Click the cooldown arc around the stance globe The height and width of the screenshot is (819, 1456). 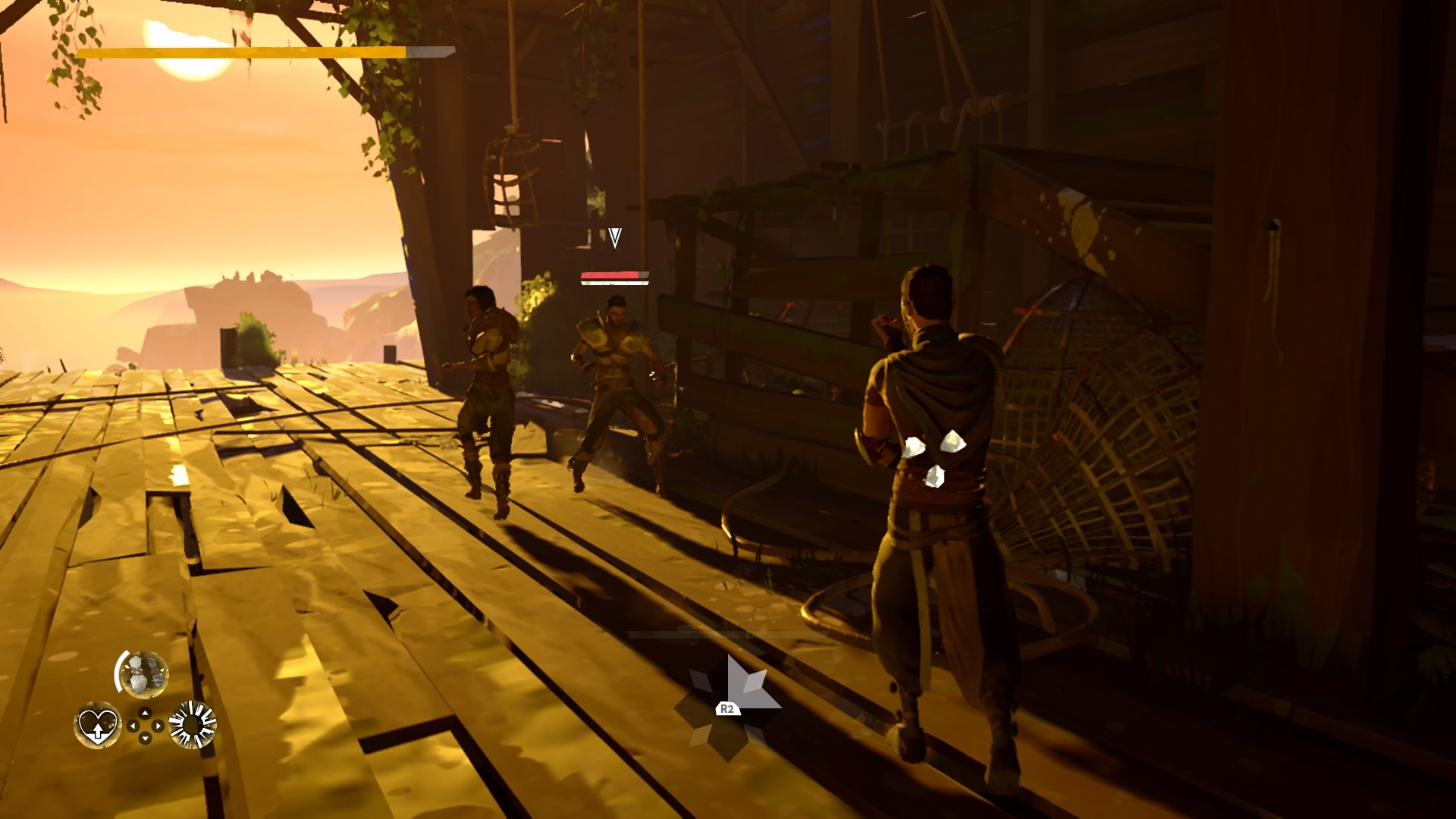point(118,671)
